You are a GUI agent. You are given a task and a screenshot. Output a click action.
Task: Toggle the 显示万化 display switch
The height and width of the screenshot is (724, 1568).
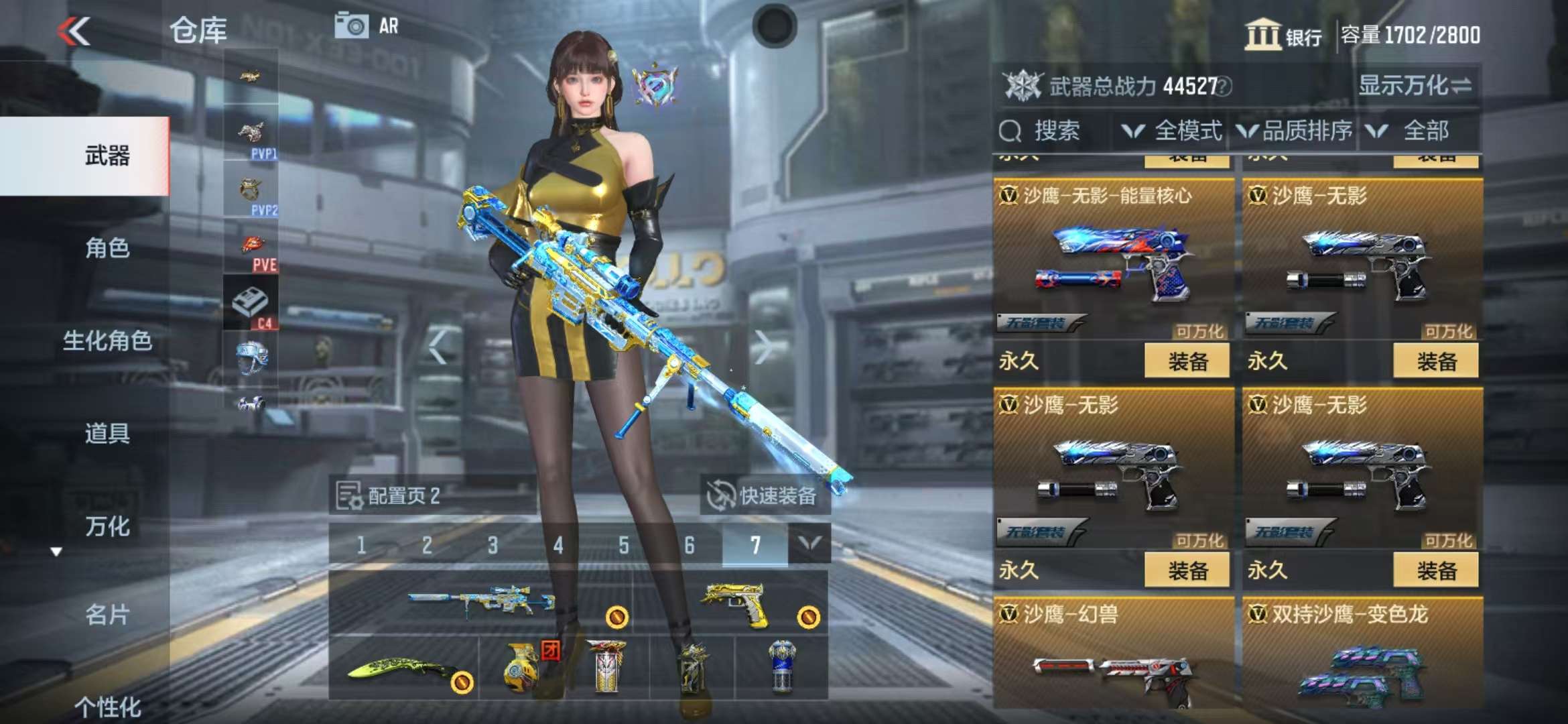(x=1415, y=86)
